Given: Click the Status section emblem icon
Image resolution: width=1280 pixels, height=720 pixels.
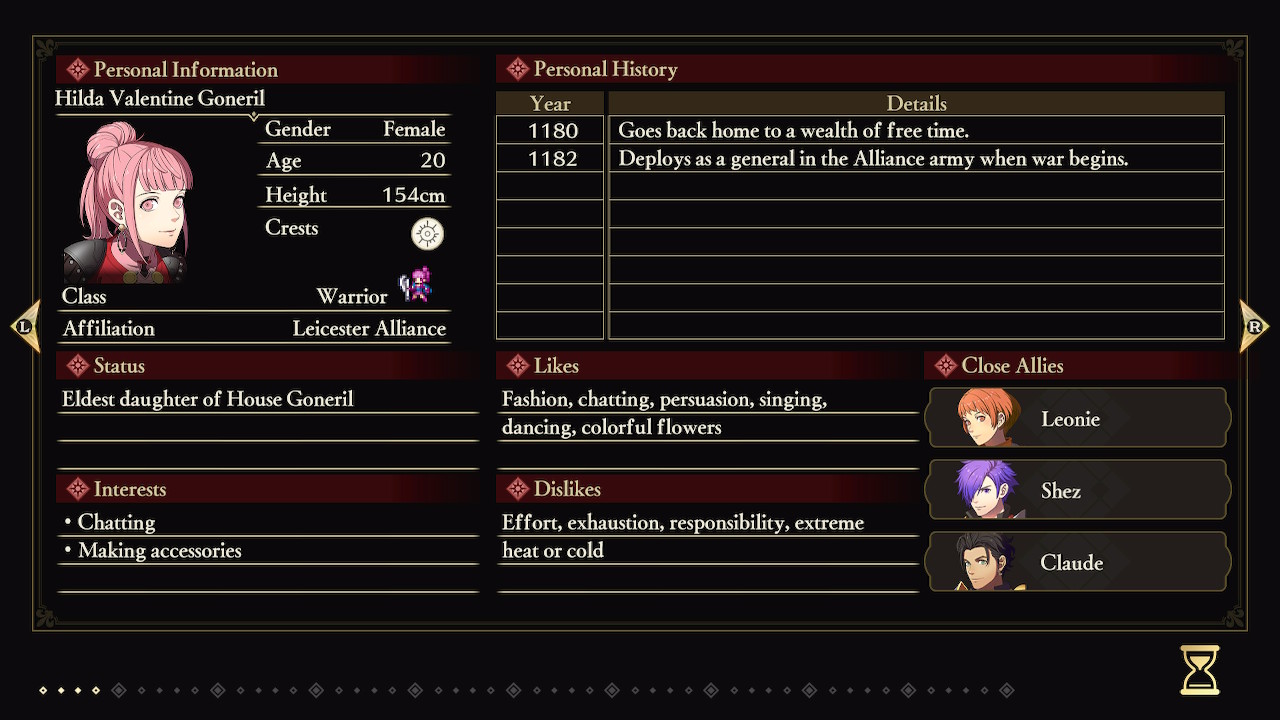Looking at the screenshot, I should click(79, 366).
